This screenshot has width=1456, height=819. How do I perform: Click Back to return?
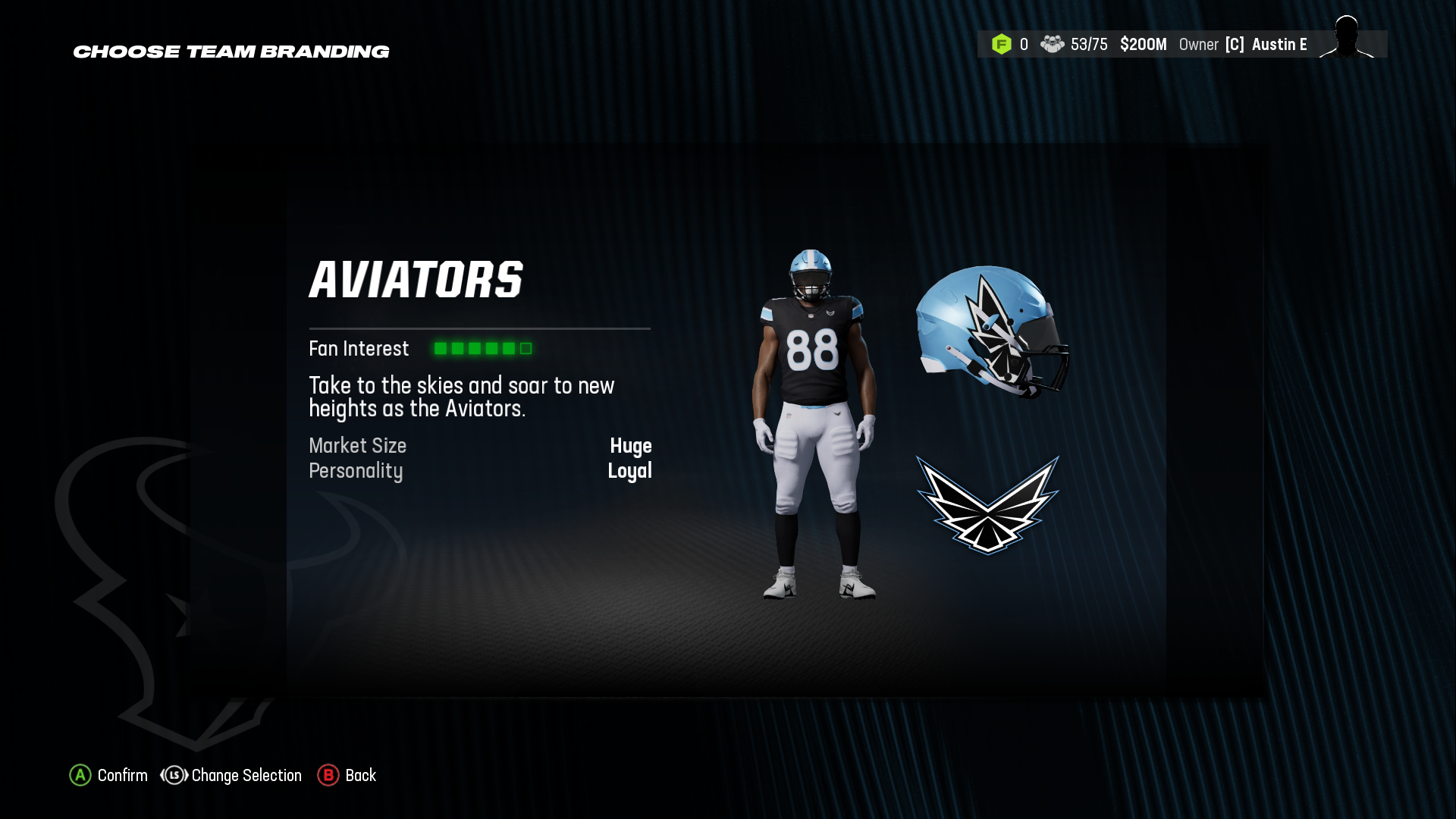click(x=360, y=776)
